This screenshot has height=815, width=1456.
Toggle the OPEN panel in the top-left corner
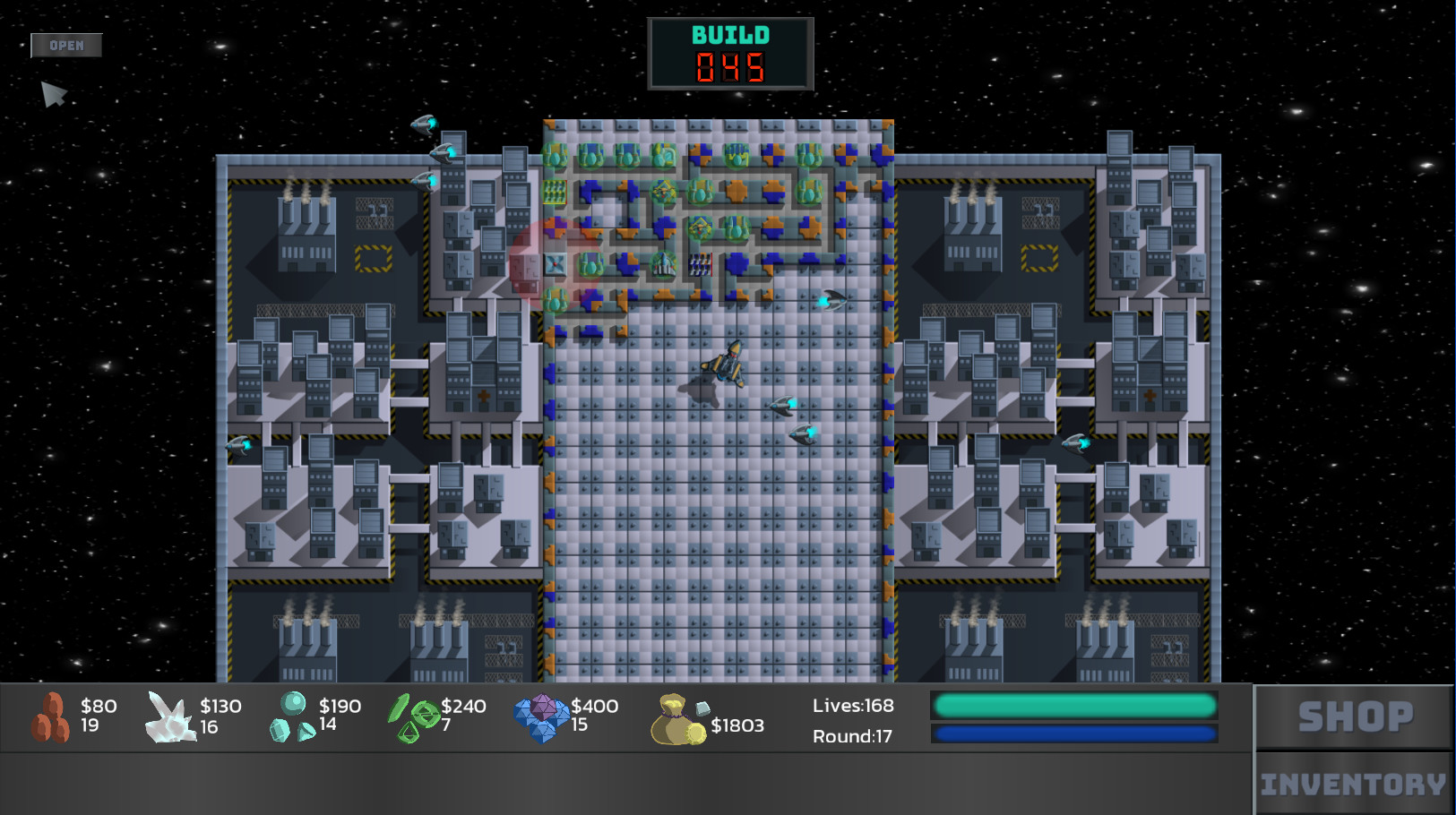[66, 45]
